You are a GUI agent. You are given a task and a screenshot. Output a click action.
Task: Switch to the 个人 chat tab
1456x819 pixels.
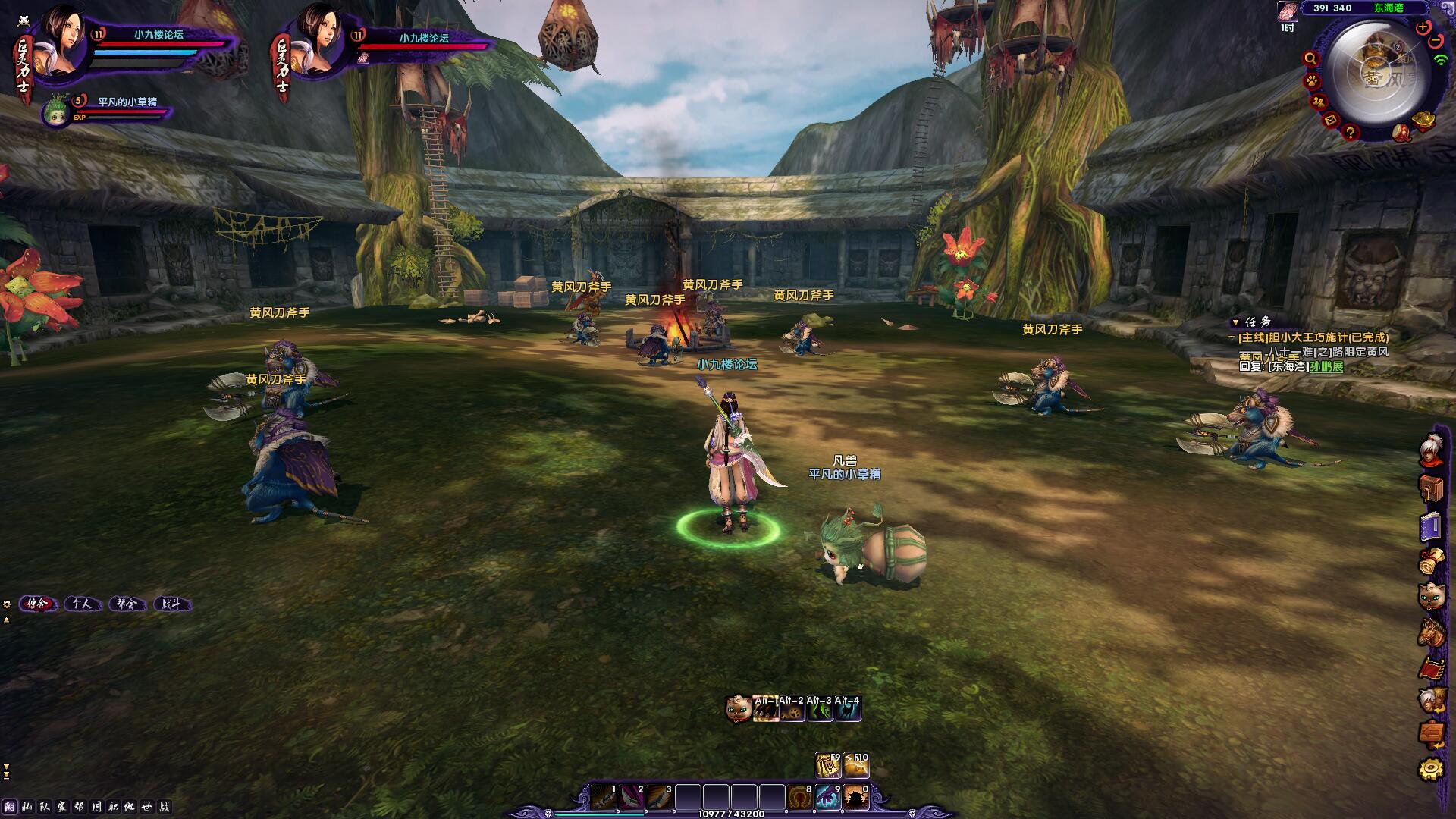(82, 604)
